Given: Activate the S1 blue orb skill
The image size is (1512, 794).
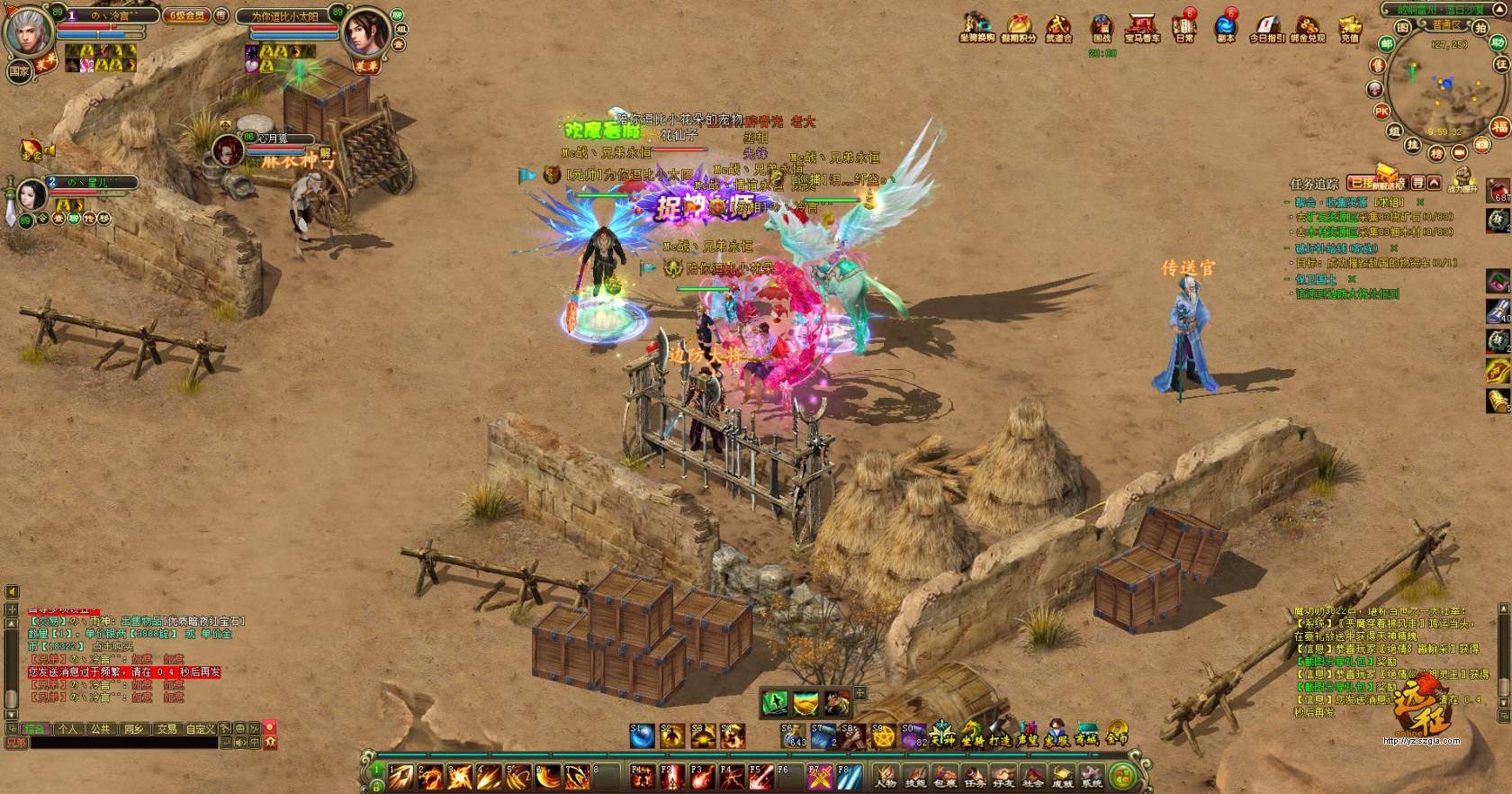Looking at the screenshot, I should 642,736.
